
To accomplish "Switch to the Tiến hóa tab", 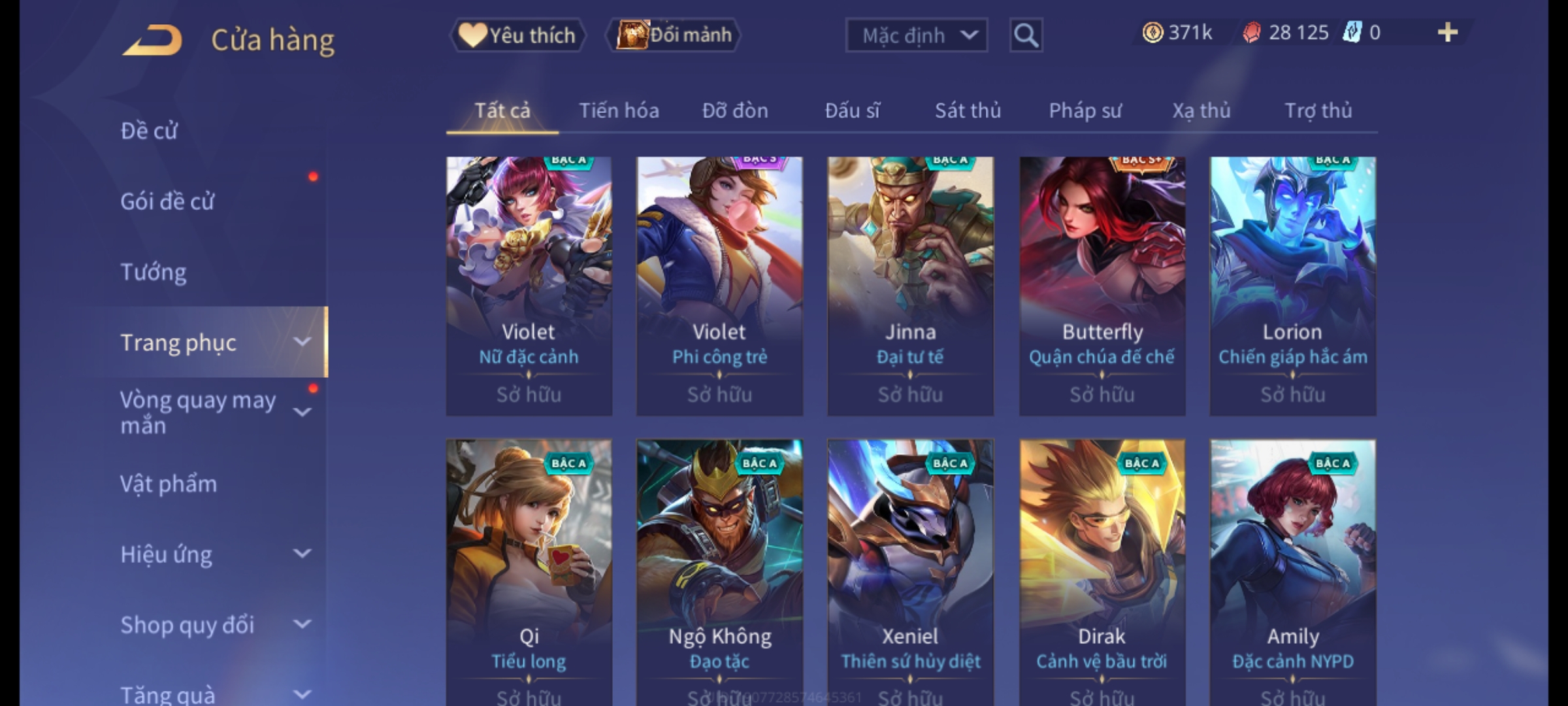I will pyautogui.click(x=619, y=111).
